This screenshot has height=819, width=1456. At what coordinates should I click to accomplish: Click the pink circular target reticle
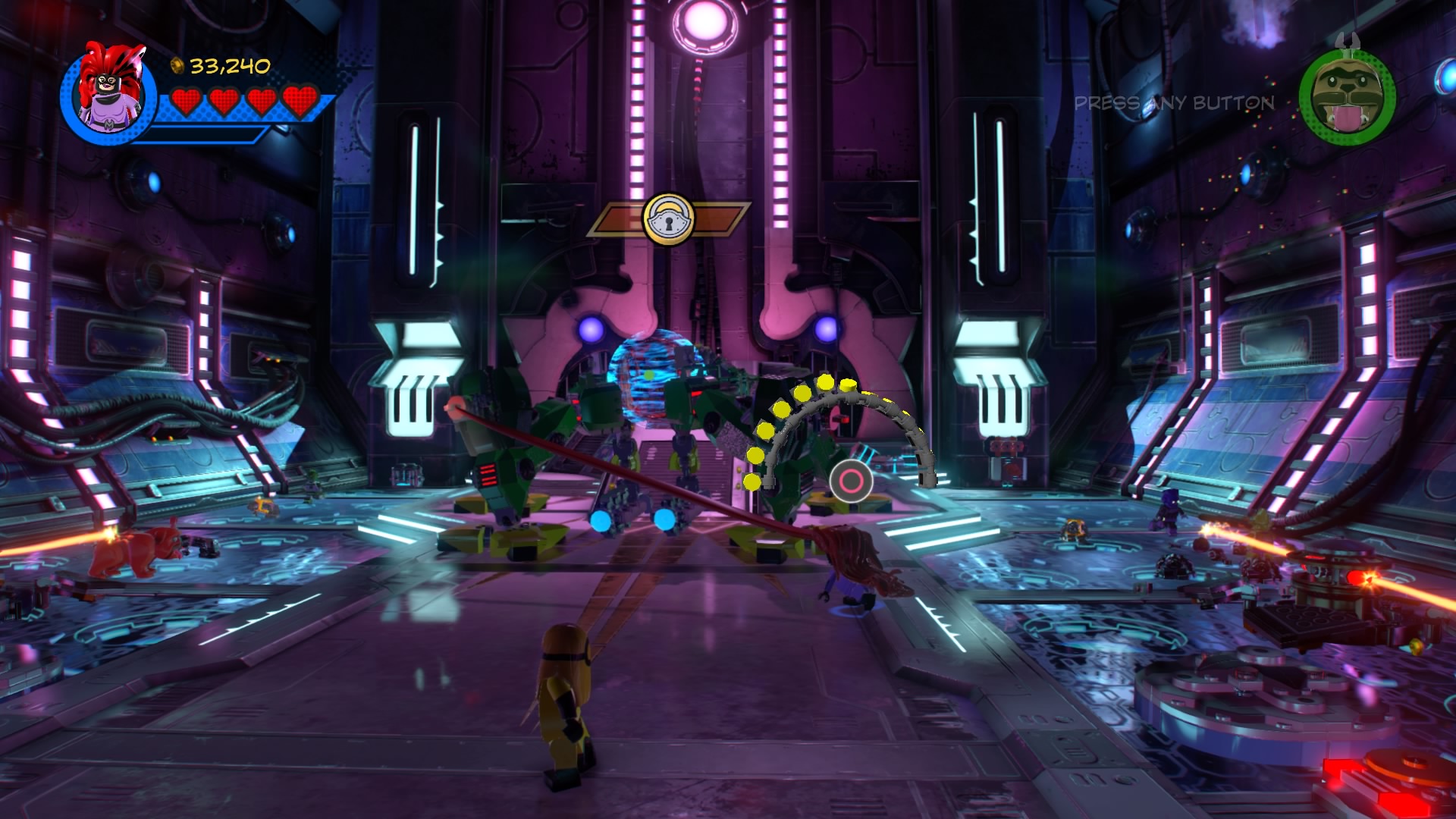tap(851, 480)
